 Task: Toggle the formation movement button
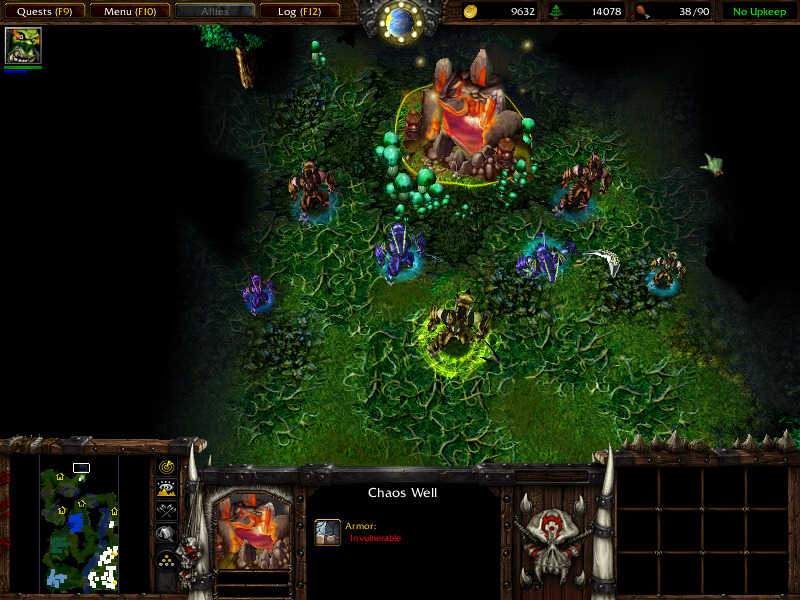(167, 559)
